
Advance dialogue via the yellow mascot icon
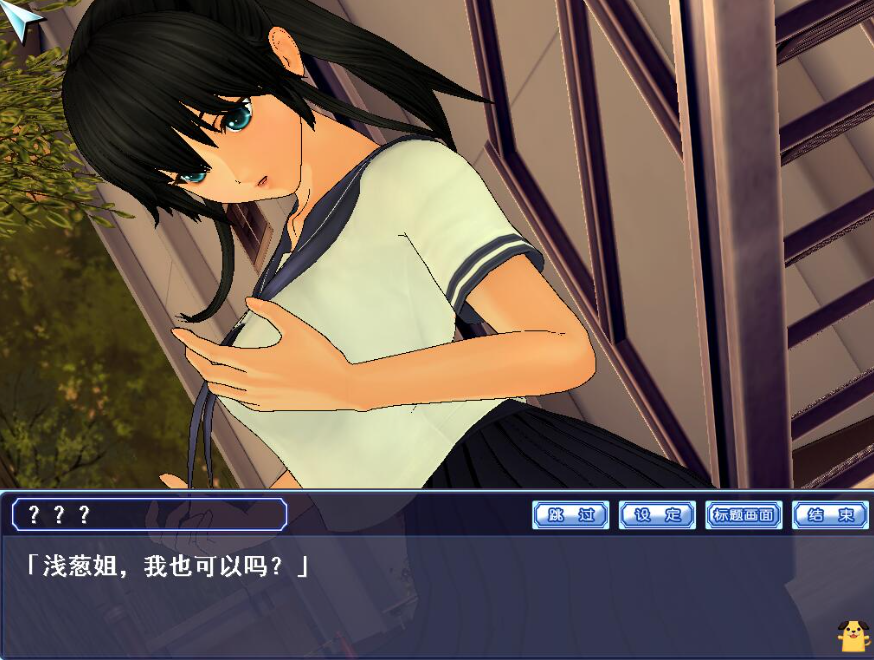852,634
